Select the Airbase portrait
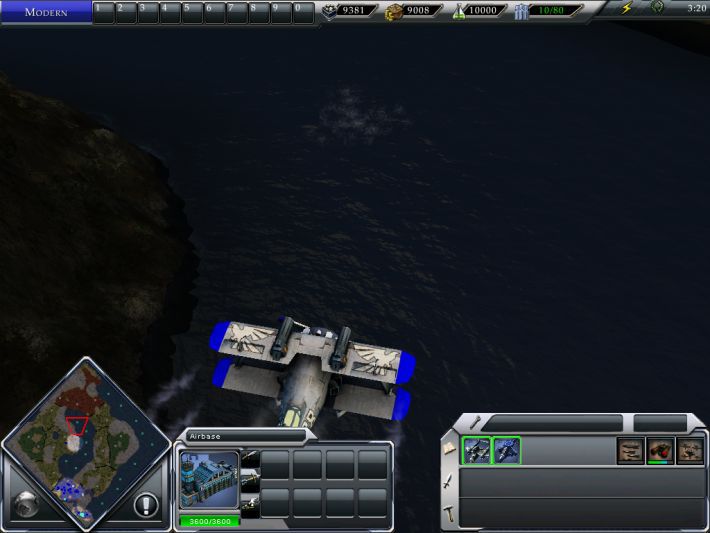The image size is (710, 533). [209, 480]
